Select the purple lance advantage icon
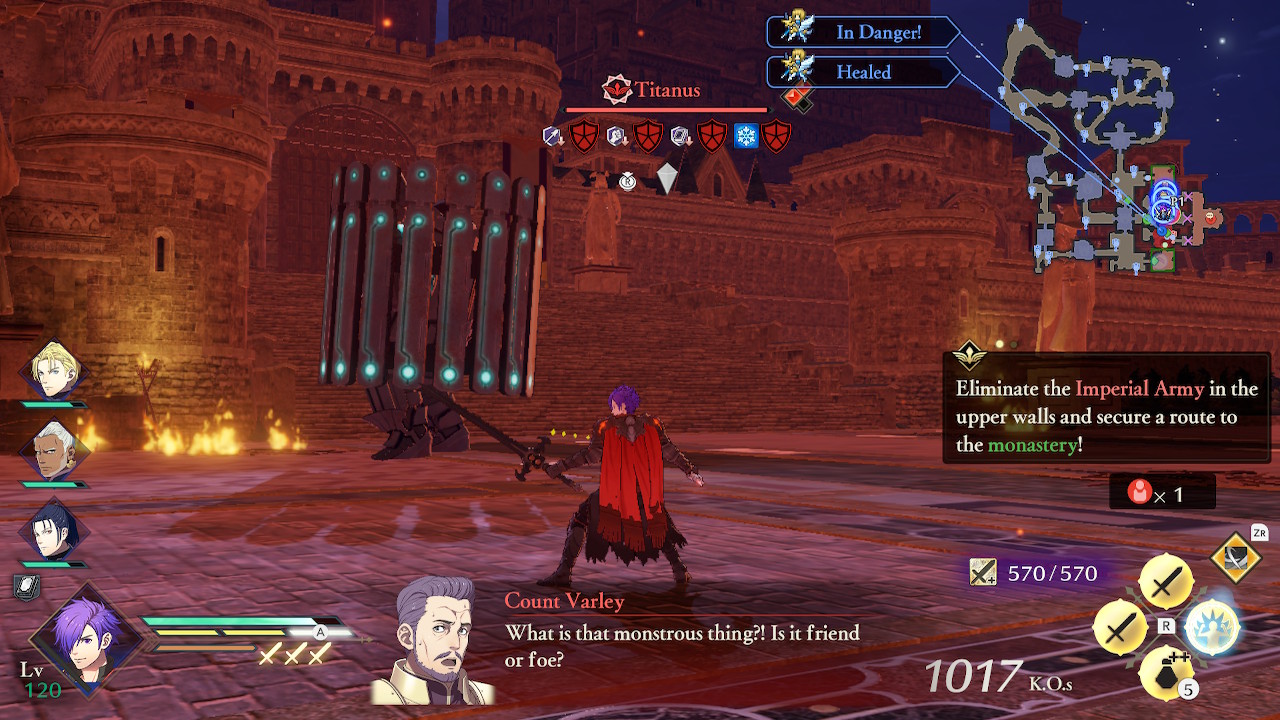Image resolution: width=1280 pixels, height=720 pixels. pos(551,135)
